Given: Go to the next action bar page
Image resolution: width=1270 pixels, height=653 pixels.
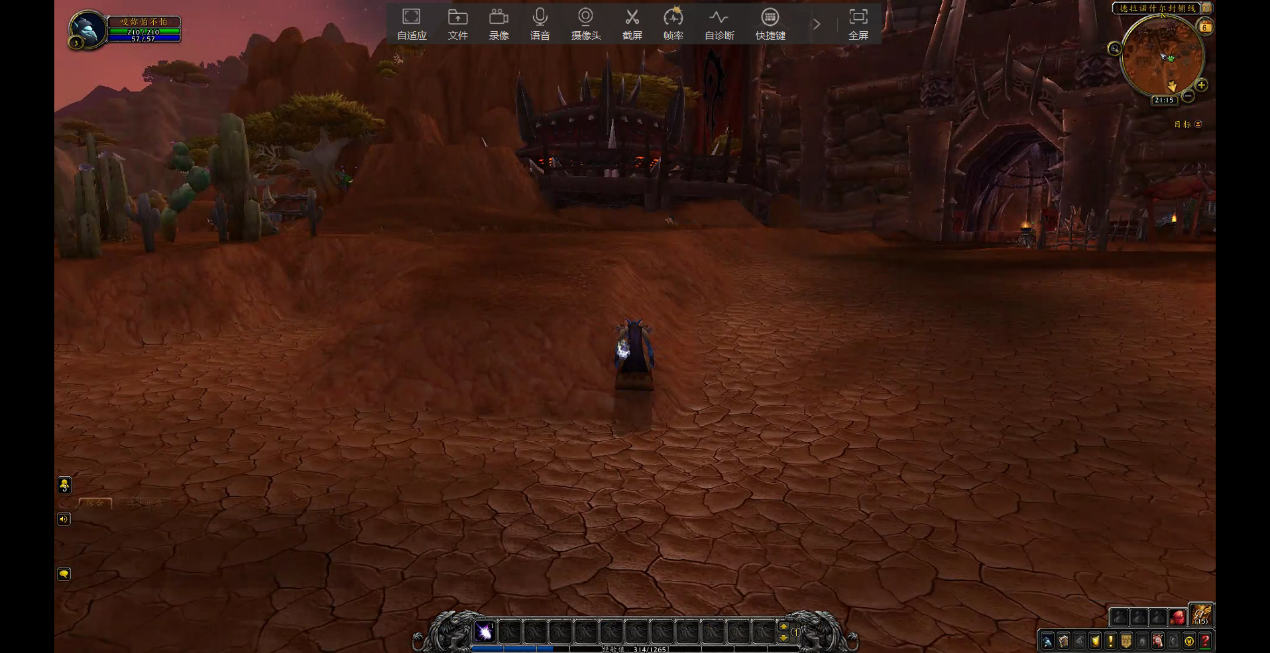Looking at the screenshot, I should point(783,626).
